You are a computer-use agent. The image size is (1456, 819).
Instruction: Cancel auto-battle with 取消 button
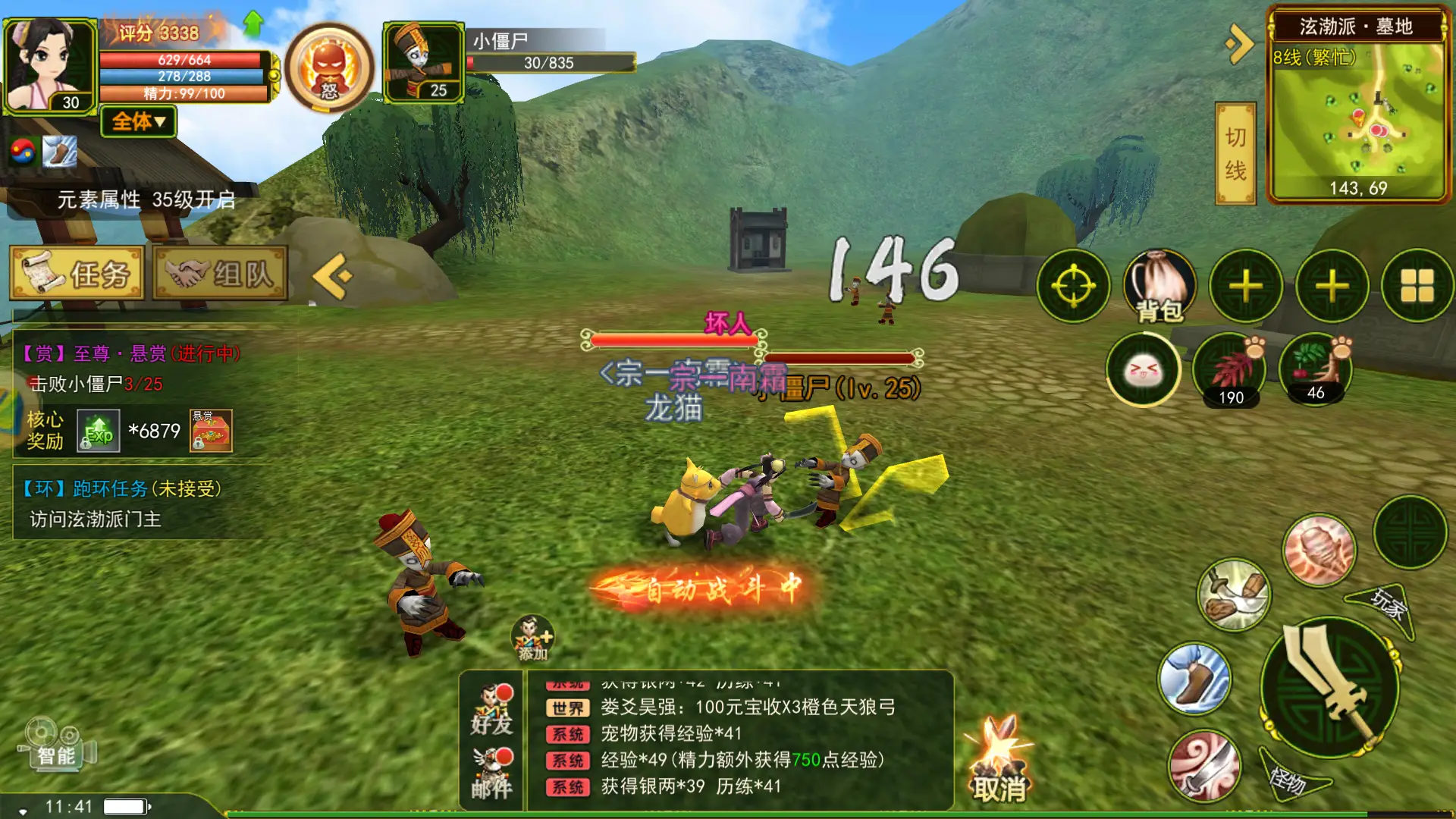[x=999, y=762]
